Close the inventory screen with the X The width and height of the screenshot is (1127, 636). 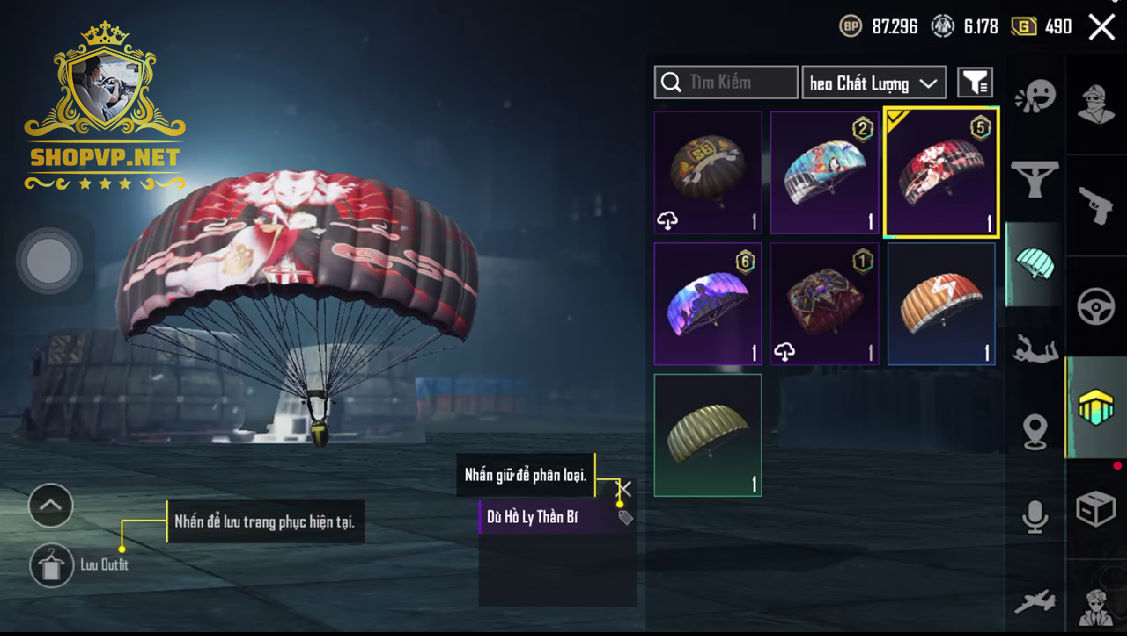click(x=1101, y=27)
